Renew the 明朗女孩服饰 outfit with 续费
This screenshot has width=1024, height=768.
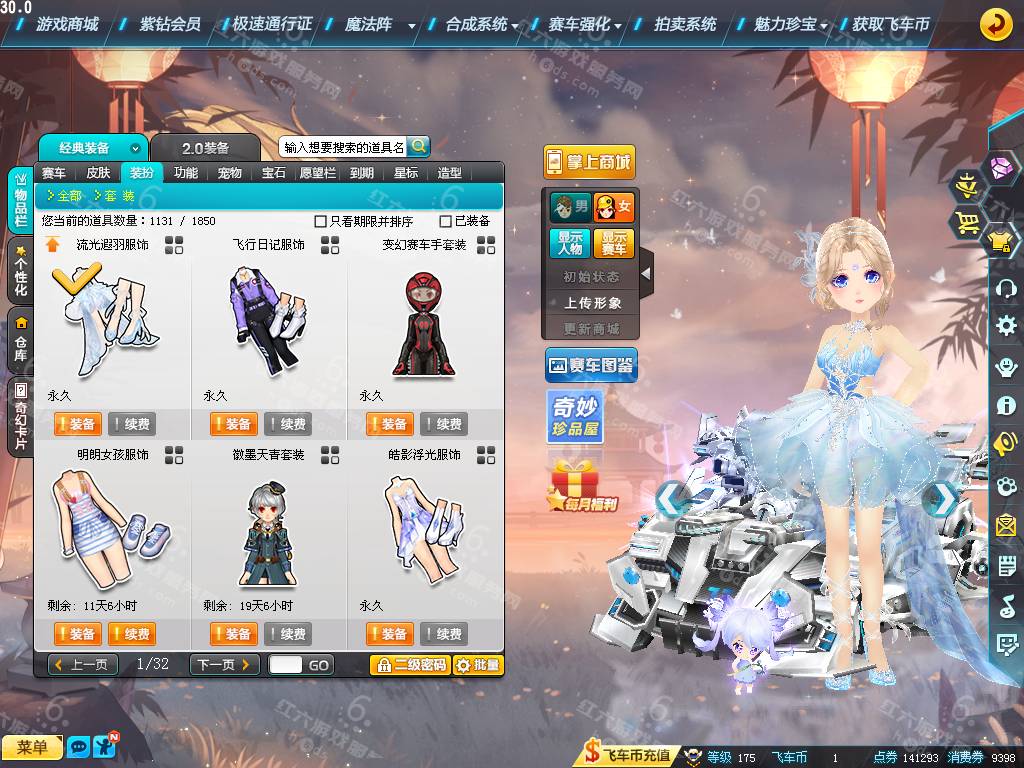point(132,634)
